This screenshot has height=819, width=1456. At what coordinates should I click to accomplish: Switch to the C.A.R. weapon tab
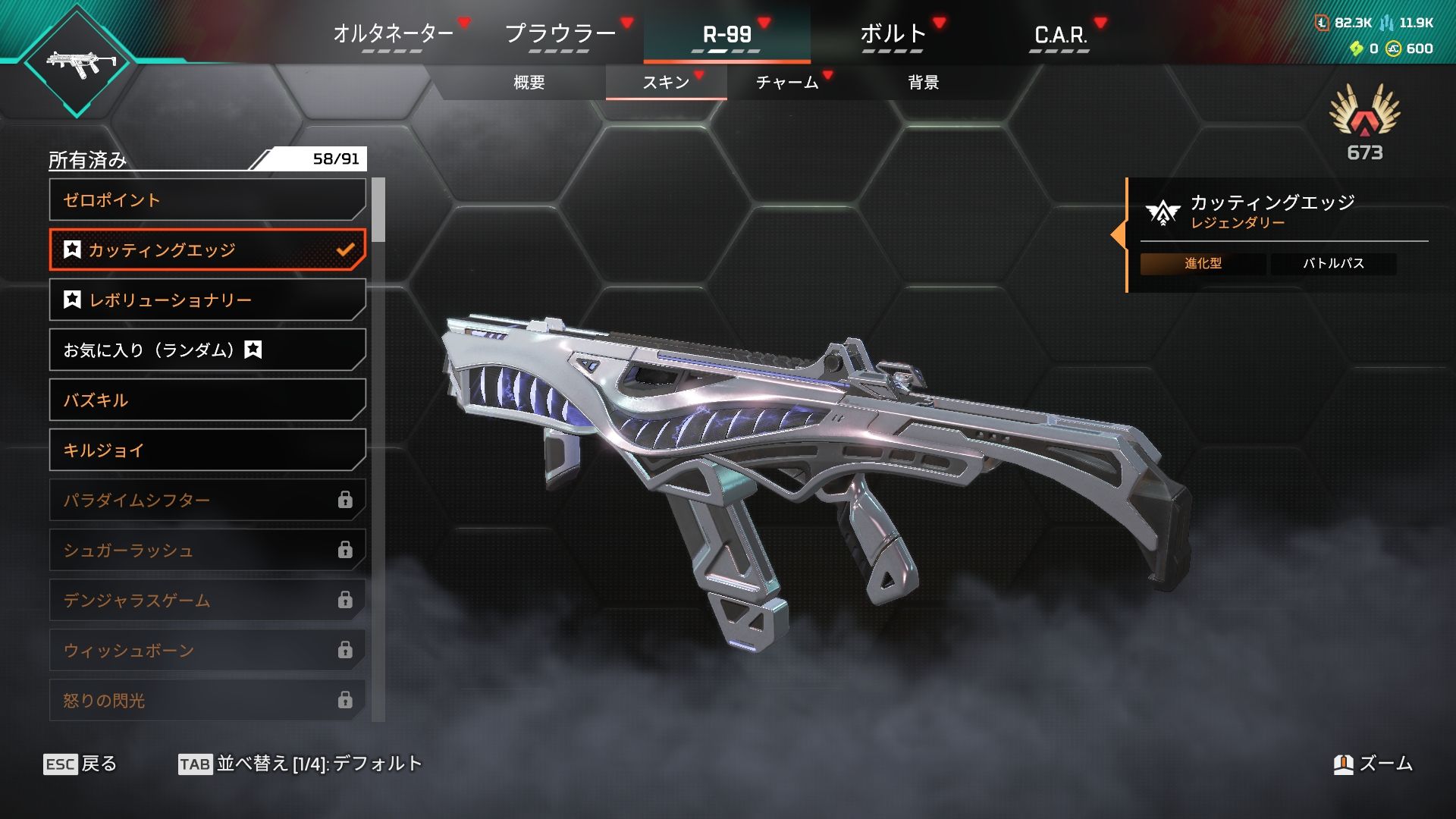tap(1059, 34)
